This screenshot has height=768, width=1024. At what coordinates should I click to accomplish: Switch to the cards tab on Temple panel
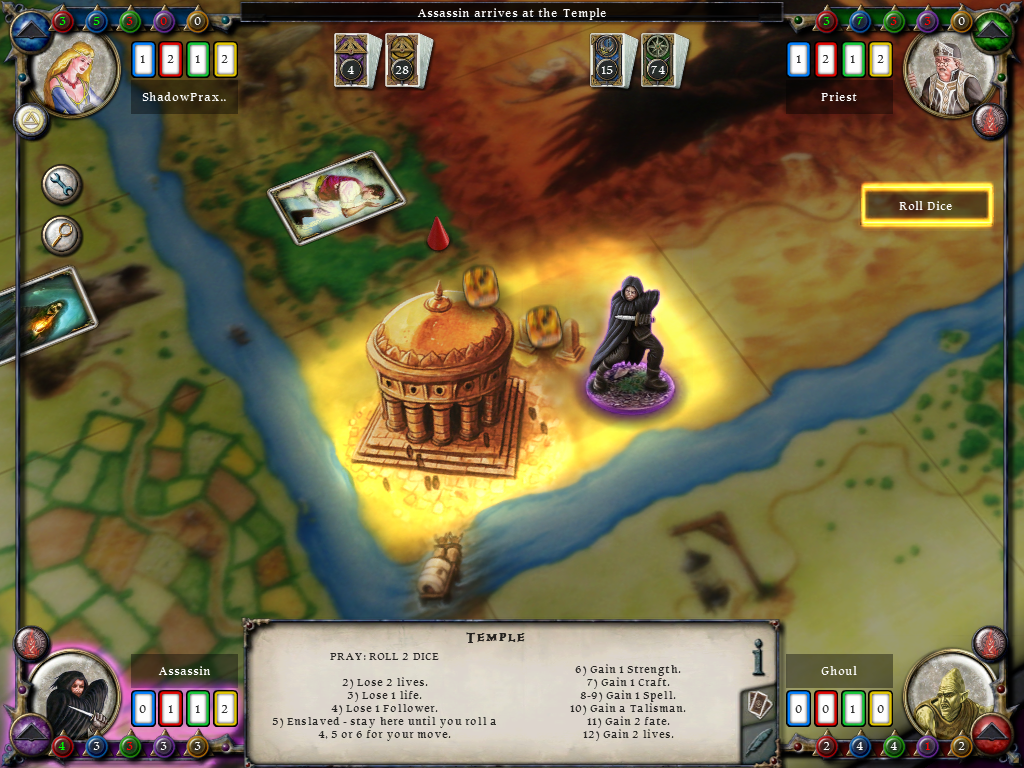tap(759, 704)
